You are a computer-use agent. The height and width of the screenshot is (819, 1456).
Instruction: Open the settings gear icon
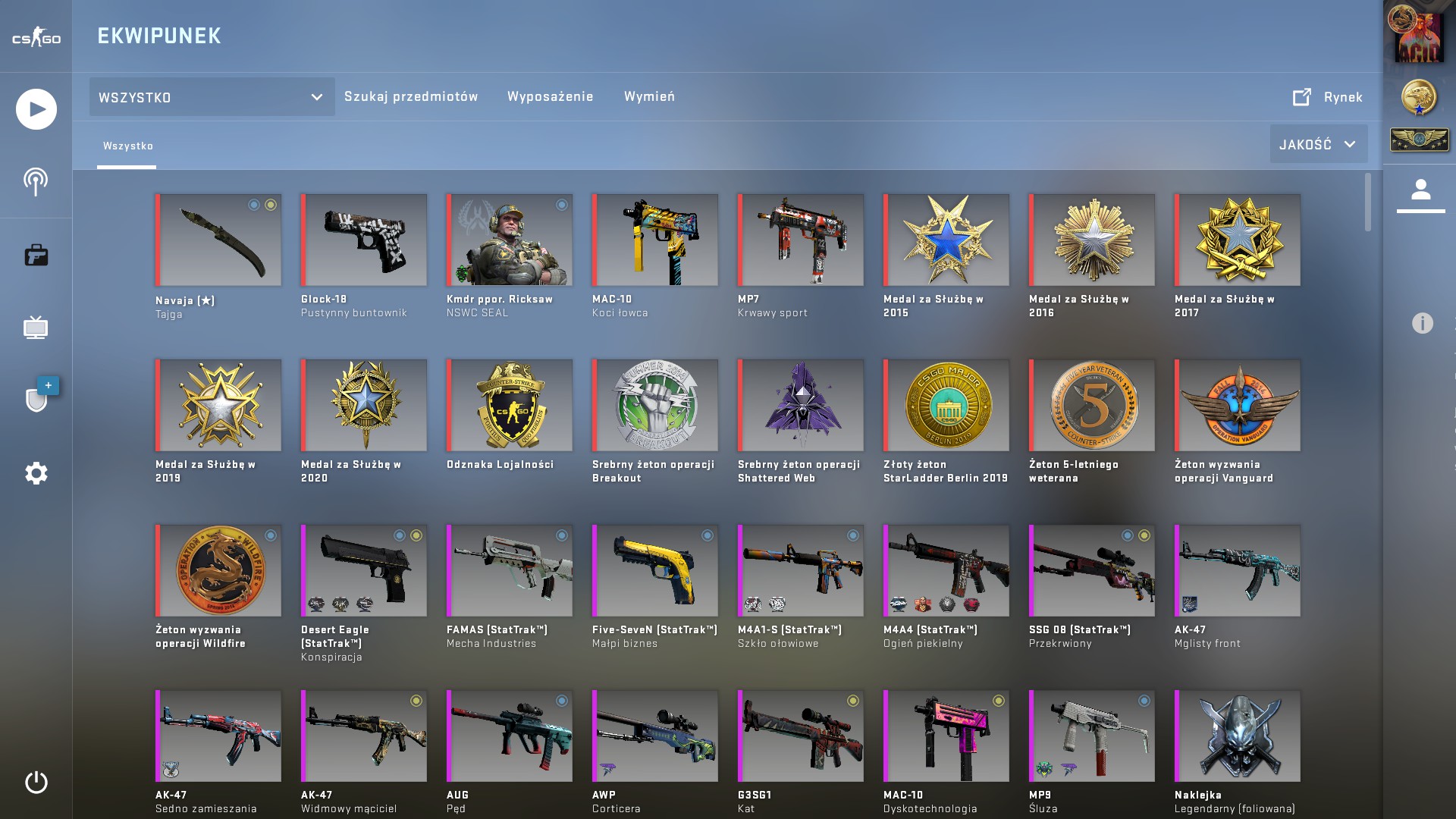pyautogui.click(x=35, y=472)
